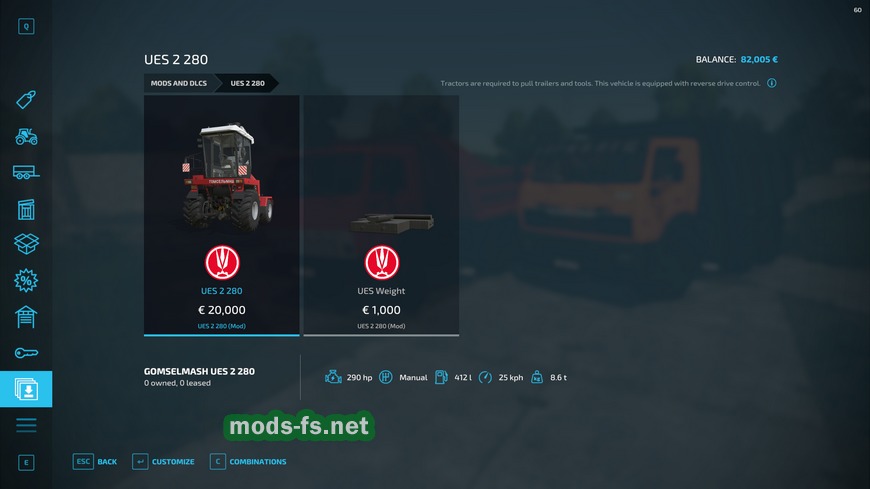Click the info icon beside the tractor description
The width and height of the screenshot is (870, 489).
click(772, 83)
